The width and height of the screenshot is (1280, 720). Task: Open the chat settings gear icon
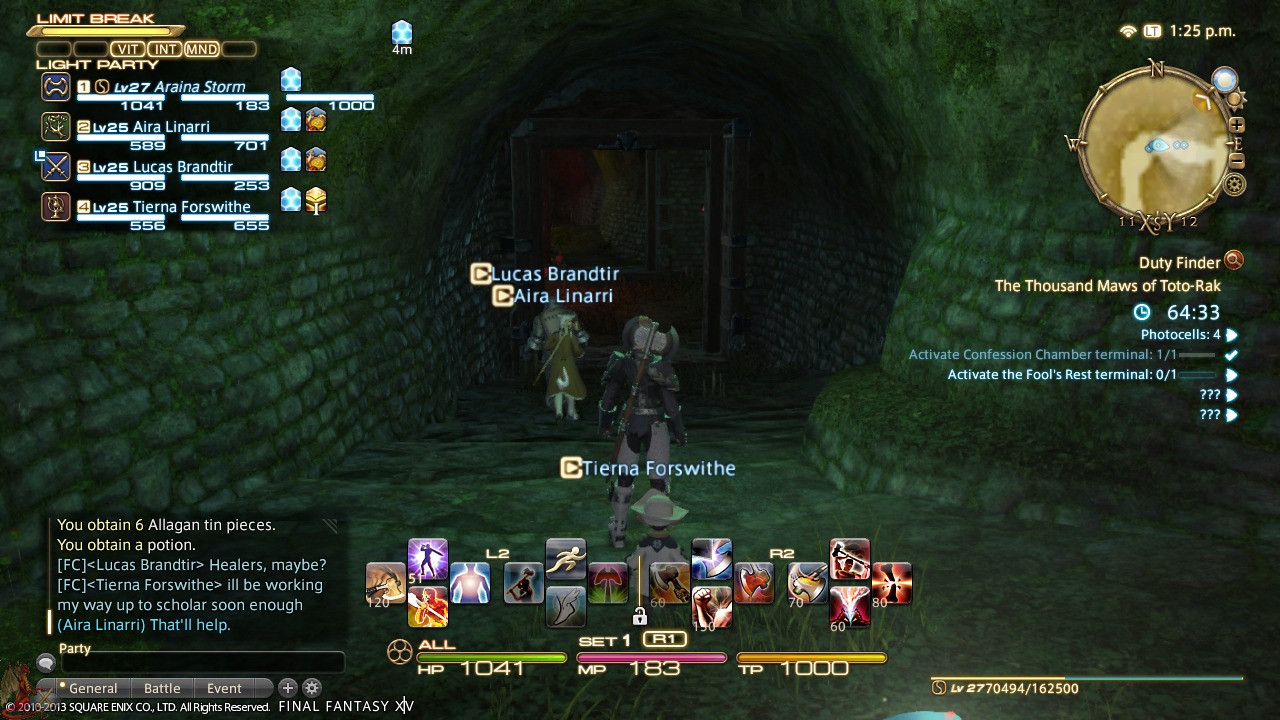[313, 688]
